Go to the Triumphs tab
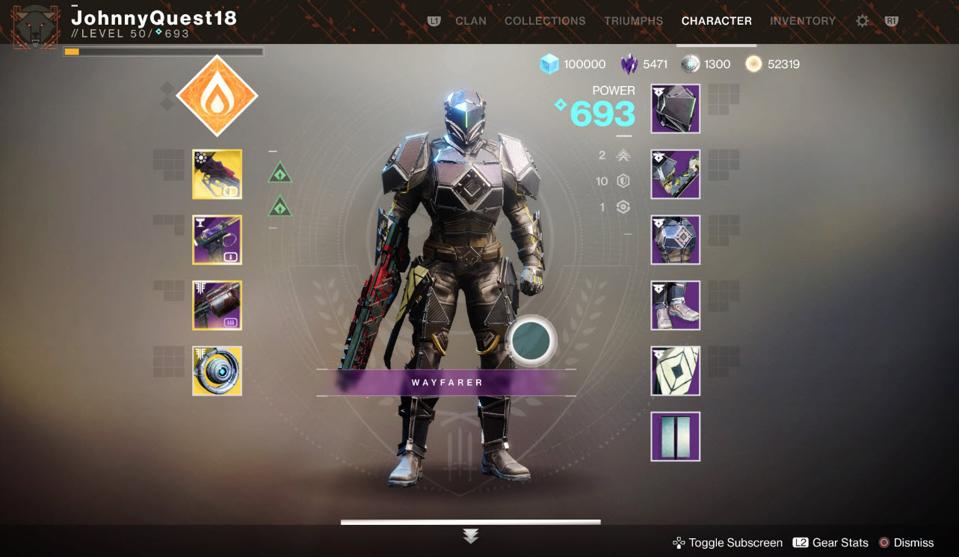 [633, 21]
